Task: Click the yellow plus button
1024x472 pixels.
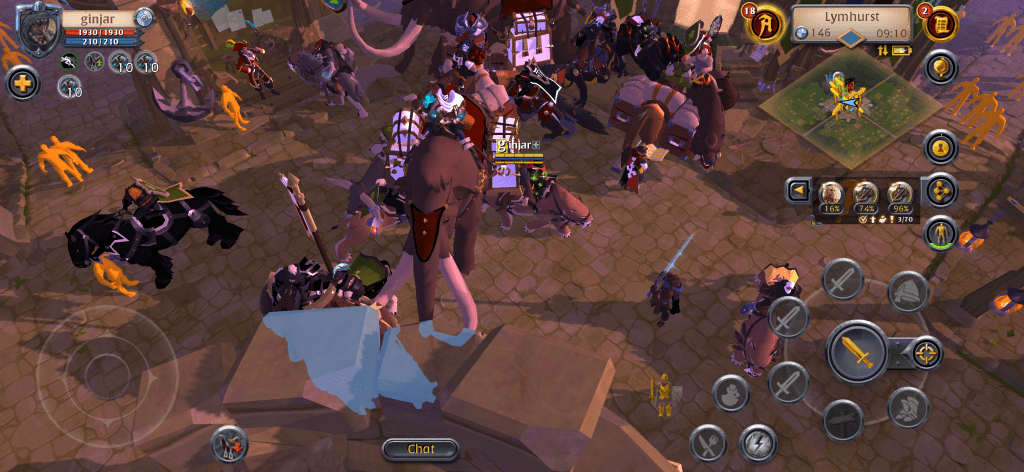Action: click(x=22, y=83)
